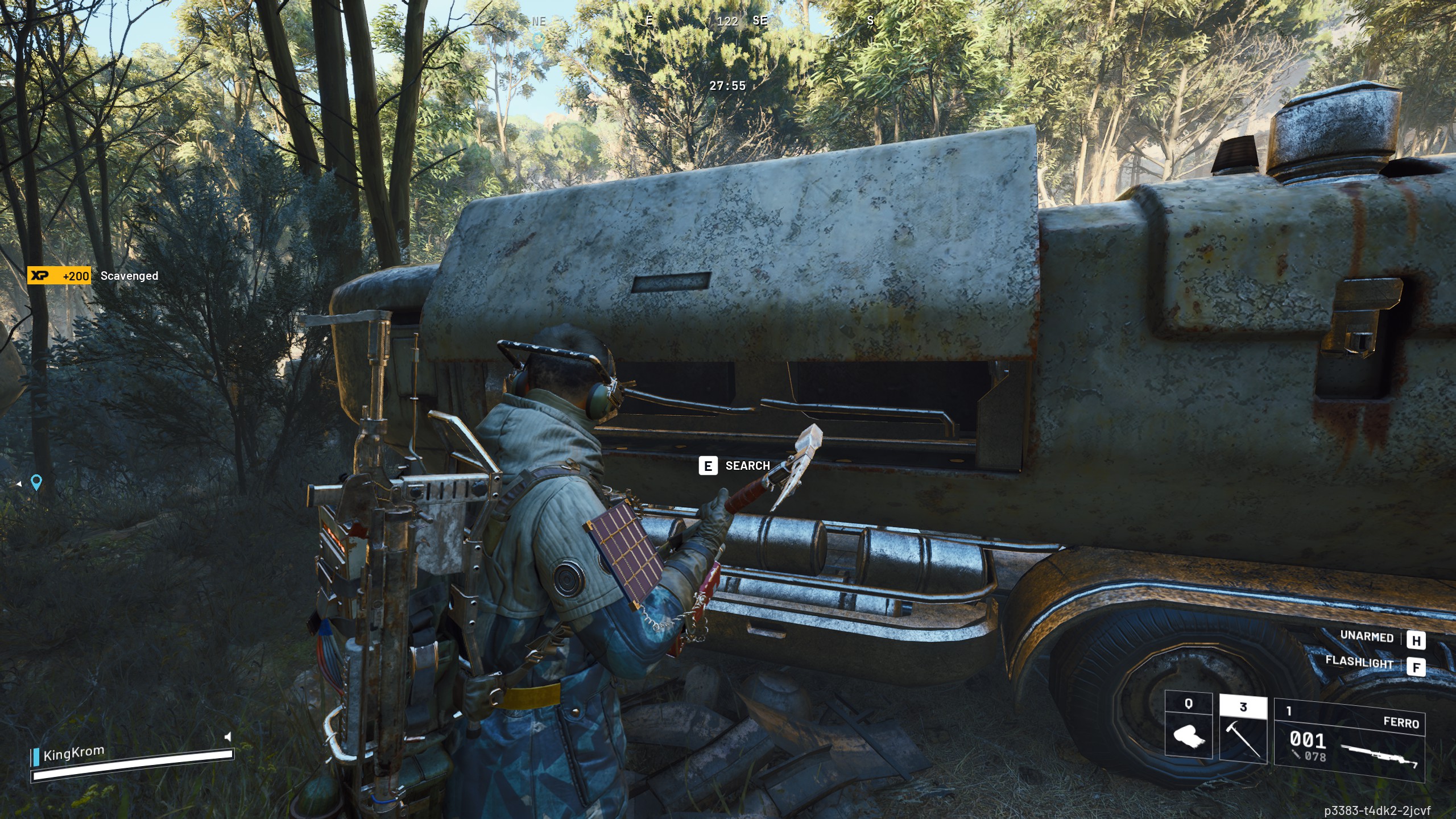Select the SE heading label on the compass

click(760, 21)
